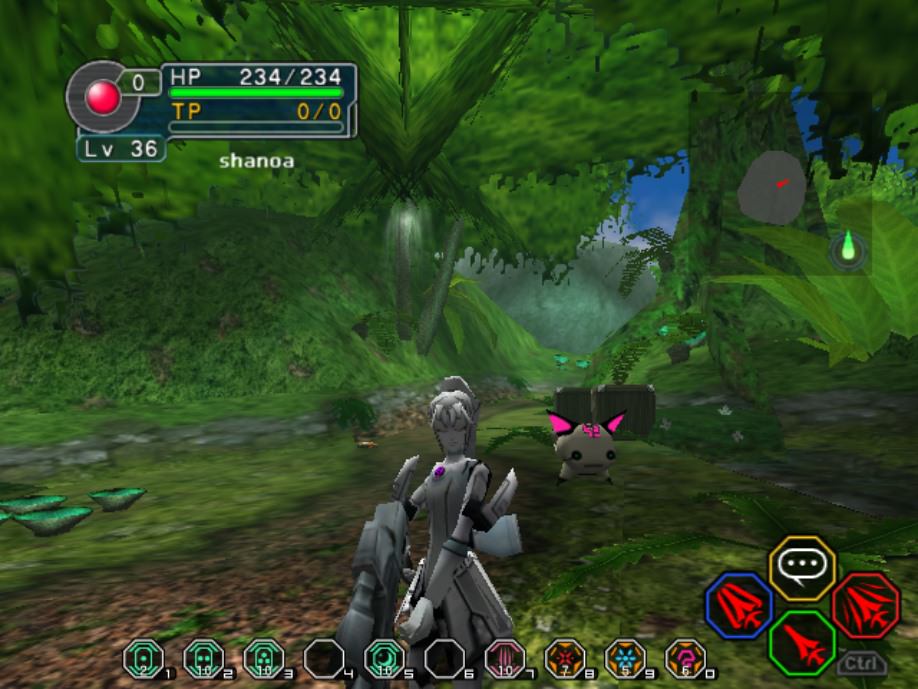Trigger the green-bordered red attack action
The width and height of the screenshot is (918, 689).
pyautogui.click(x=802, y=642)
